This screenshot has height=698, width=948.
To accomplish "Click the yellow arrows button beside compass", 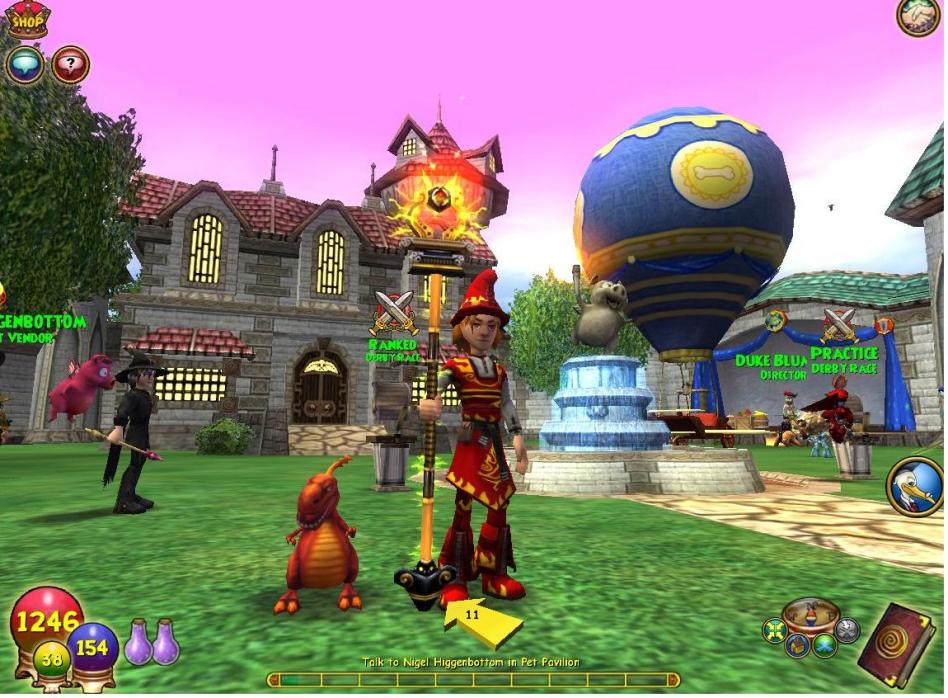I will click(773, 630).
